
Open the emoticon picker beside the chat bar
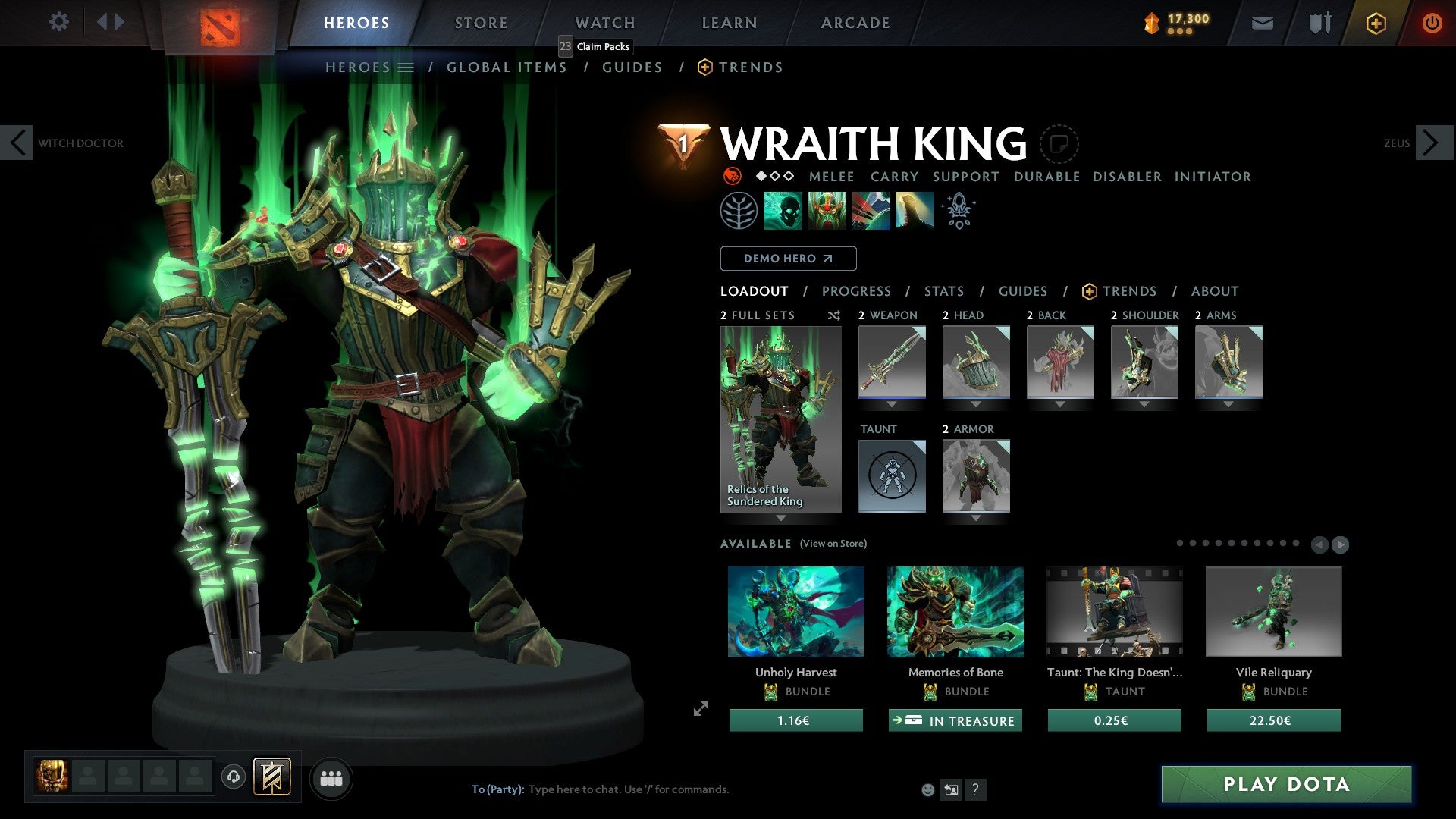coord(927,789)
